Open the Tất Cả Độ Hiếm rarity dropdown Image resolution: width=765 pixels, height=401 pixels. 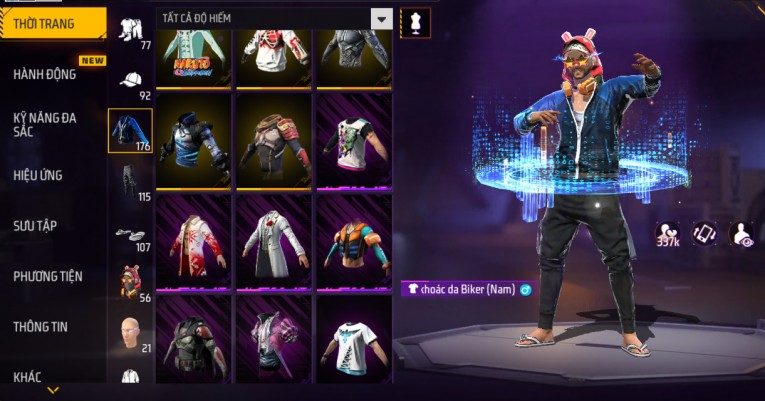[274, 18]
